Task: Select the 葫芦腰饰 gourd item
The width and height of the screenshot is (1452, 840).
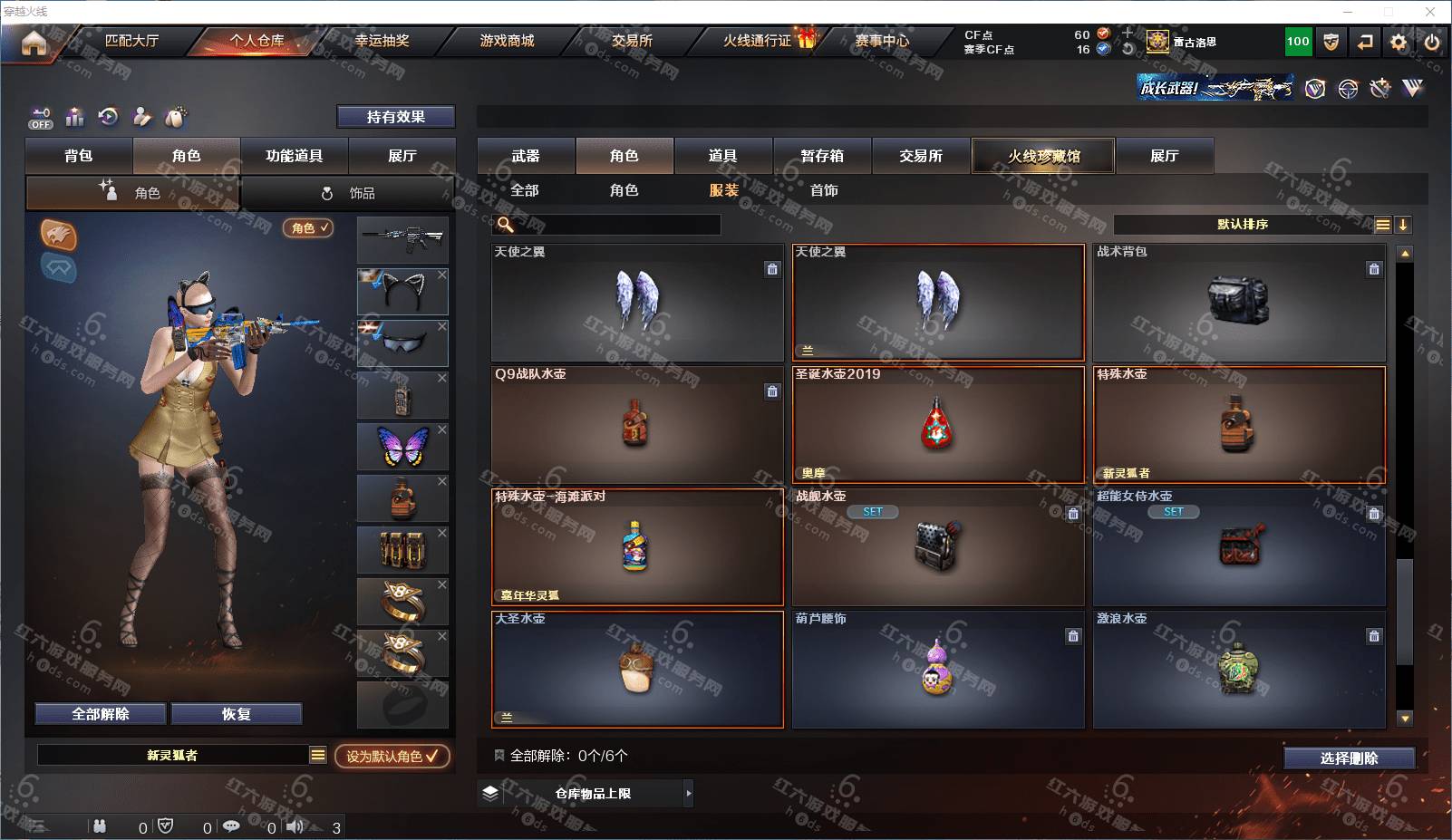Action: click(937, 669)
